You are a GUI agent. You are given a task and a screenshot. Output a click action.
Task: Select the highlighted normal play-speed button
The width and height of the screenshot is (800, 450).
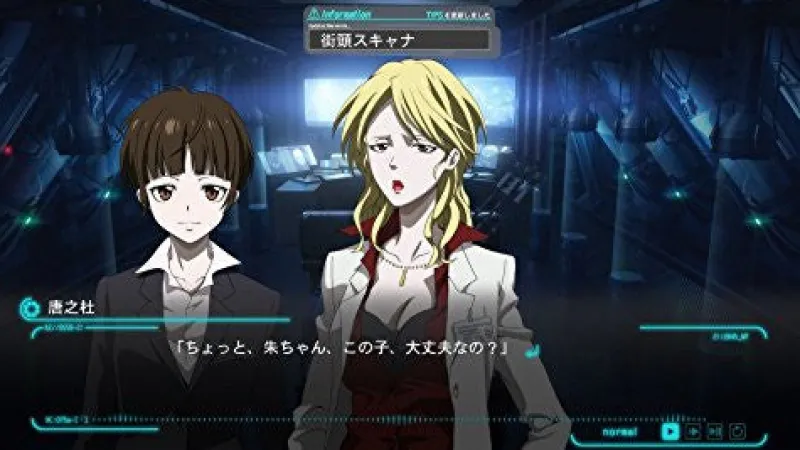click(x=669, y=431)
